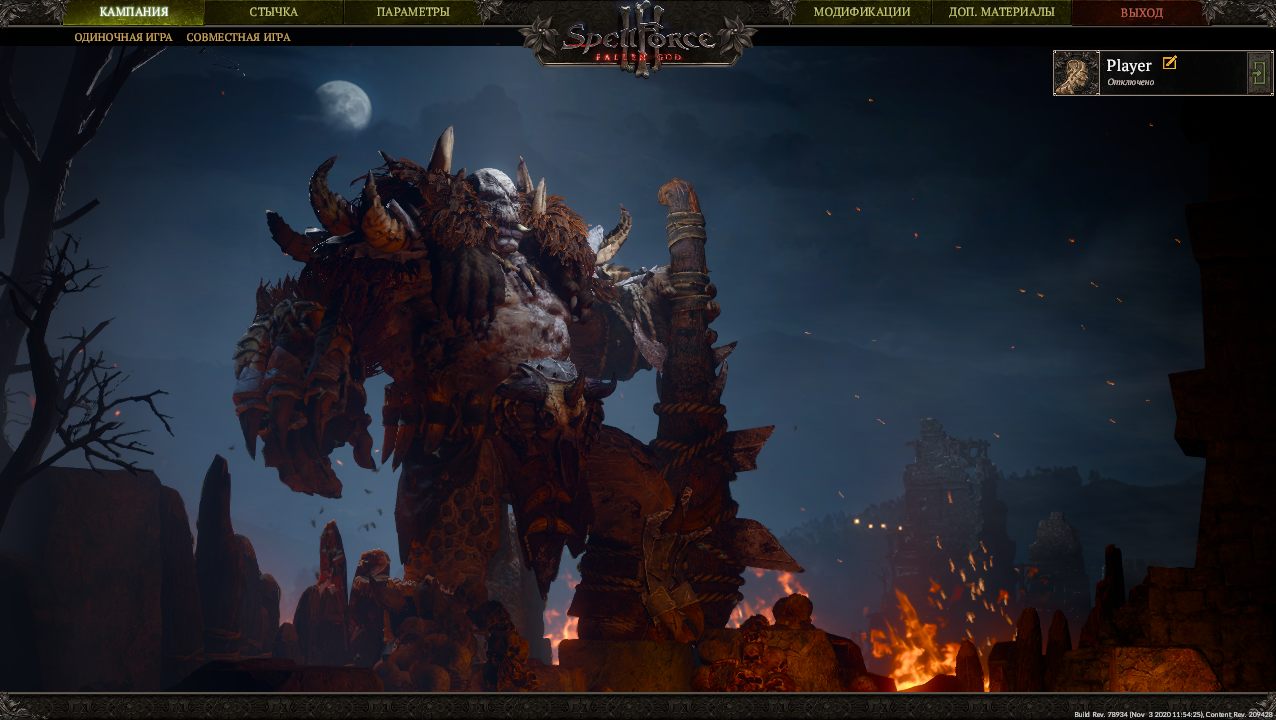
Task: Choose Совместная игра
Action: tap(238, 38)
